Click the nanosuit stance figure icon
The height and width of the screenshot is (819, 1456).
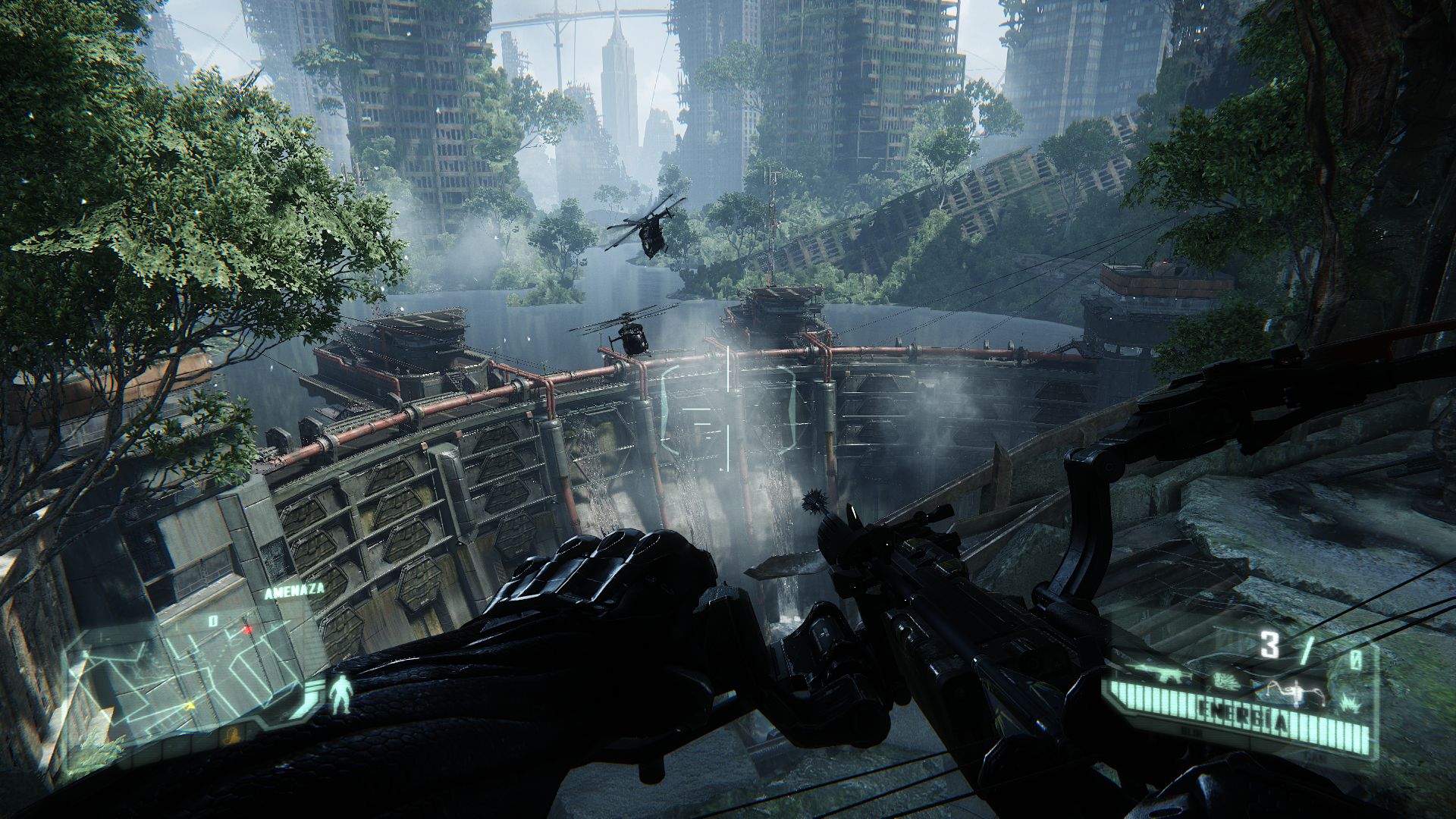[x=339, y=696]
